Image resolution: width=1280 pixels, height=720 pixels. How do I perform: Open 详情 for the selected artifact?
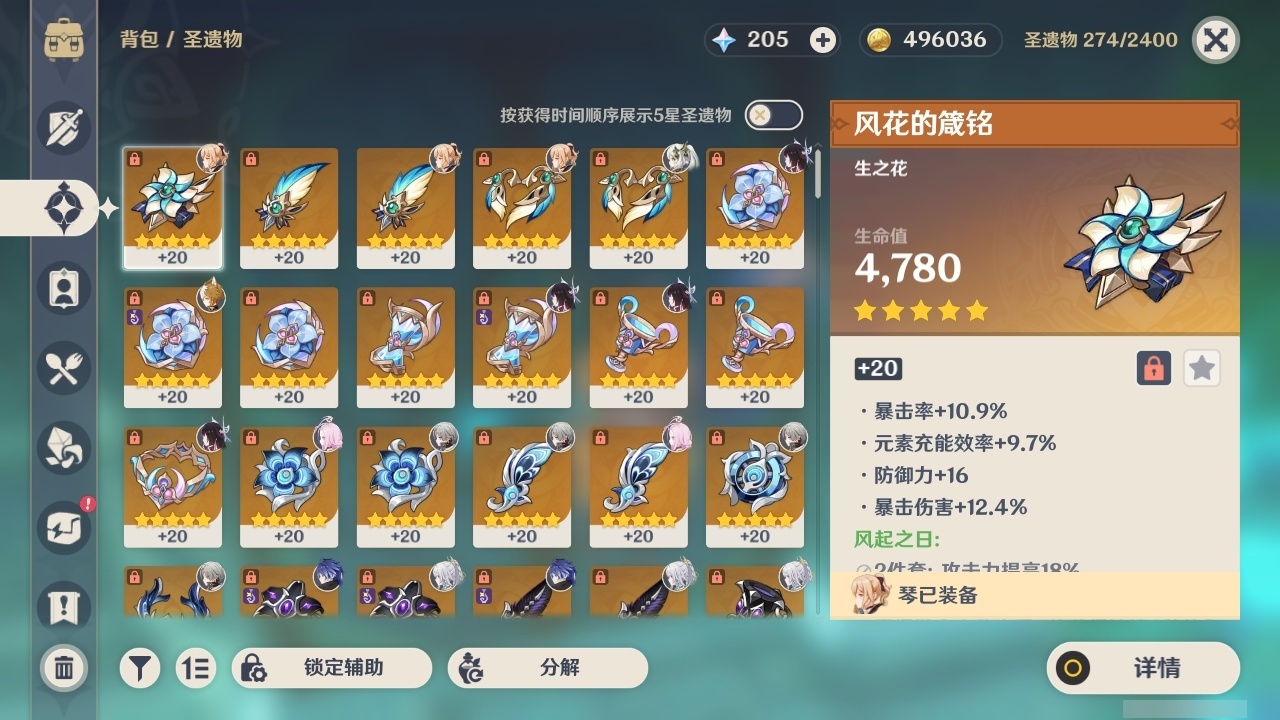[1142, 668]
